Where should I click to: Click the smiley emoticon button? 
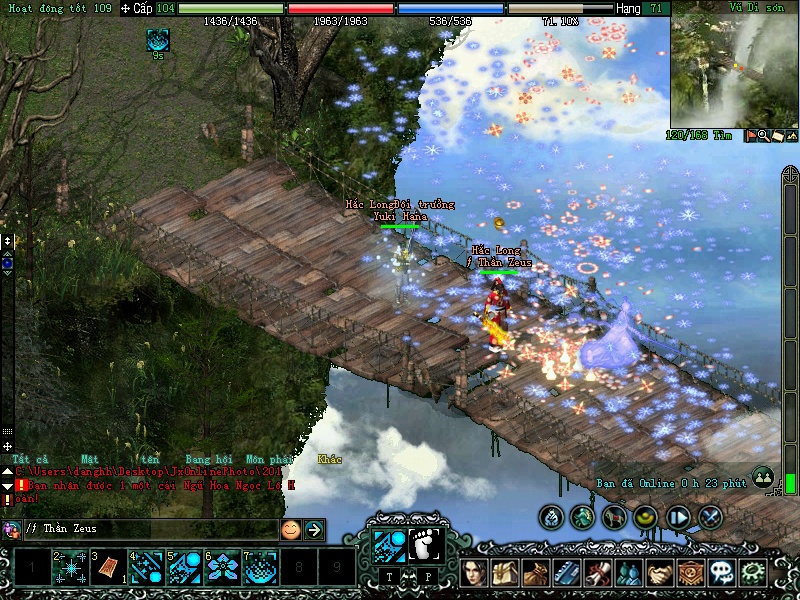point(290,529)
